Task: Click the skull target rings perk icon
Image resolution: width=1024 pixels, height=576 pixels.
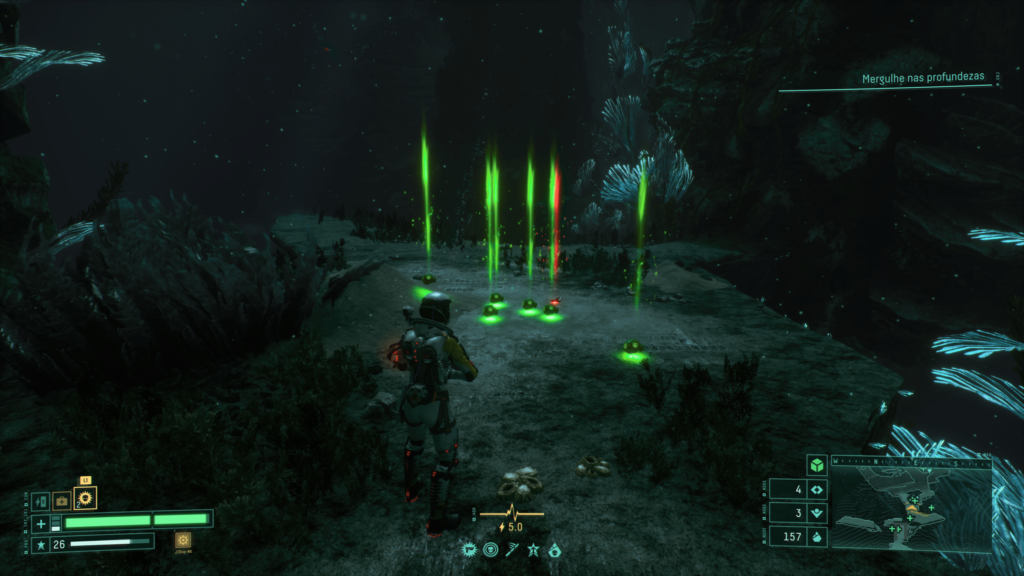Action: click(x=490, y=549)
